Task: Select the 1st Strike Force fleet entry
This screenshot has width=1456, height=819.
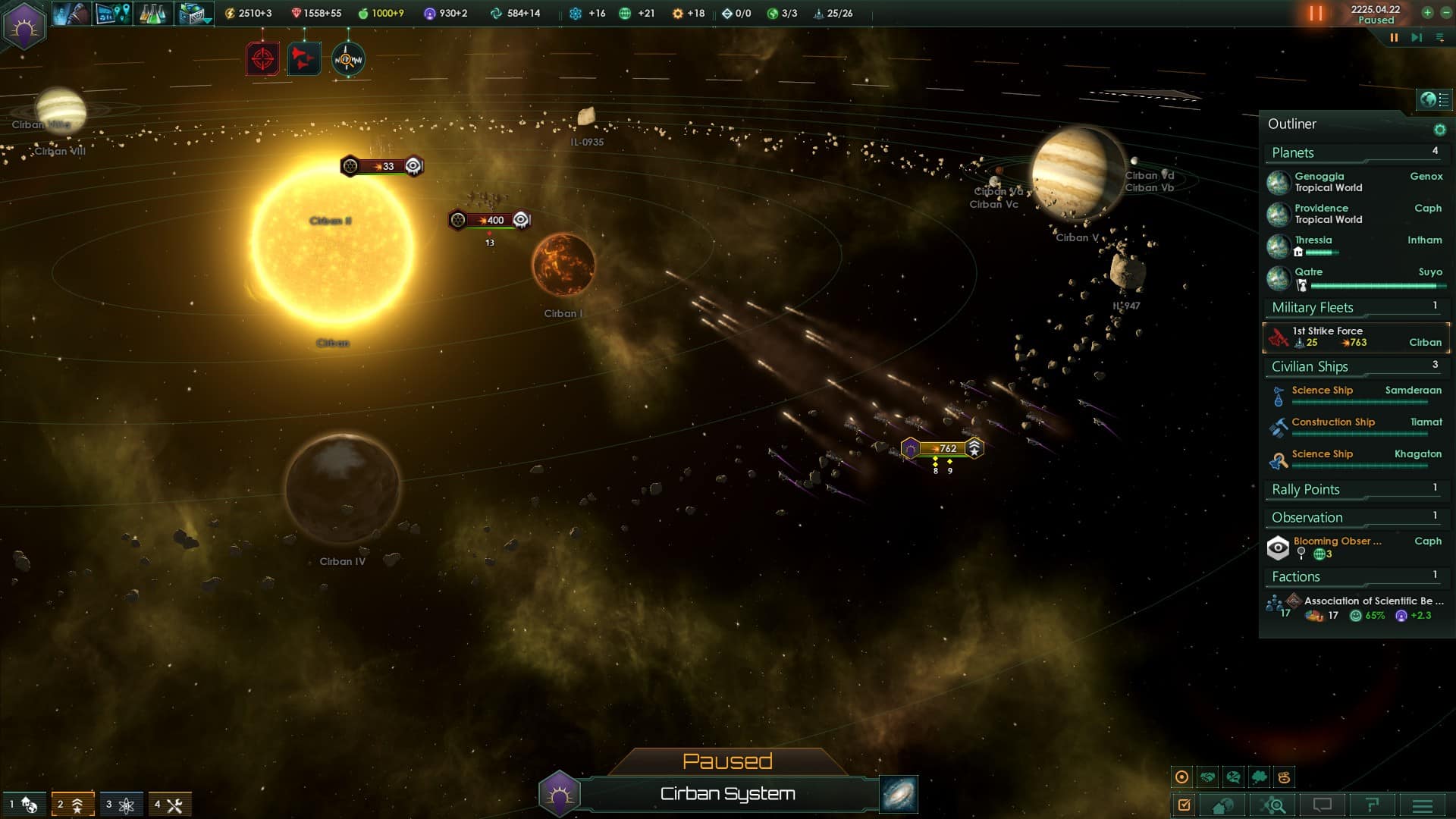Action: tap(1356, 337)
